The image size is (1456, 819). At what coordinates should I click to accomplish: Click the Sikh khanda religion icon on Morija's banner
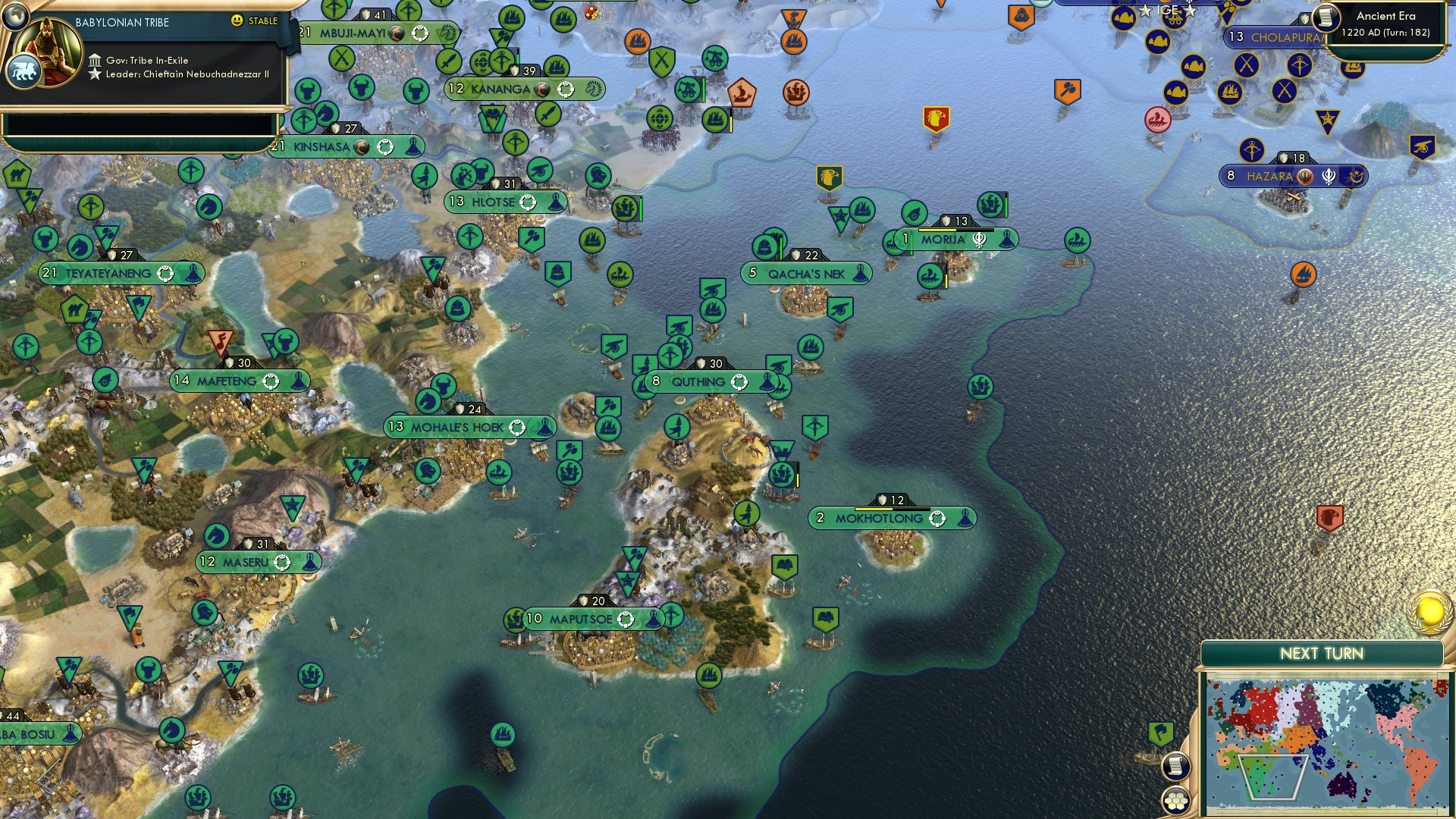978,238
